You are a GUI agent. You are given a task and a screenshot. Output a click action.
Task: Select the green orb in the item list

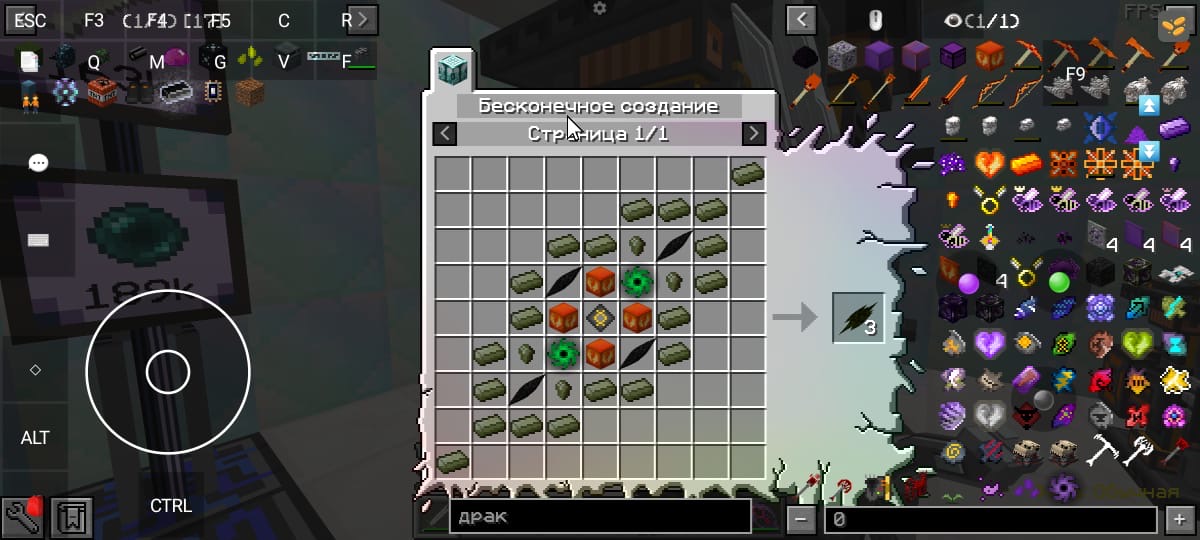1060,282
